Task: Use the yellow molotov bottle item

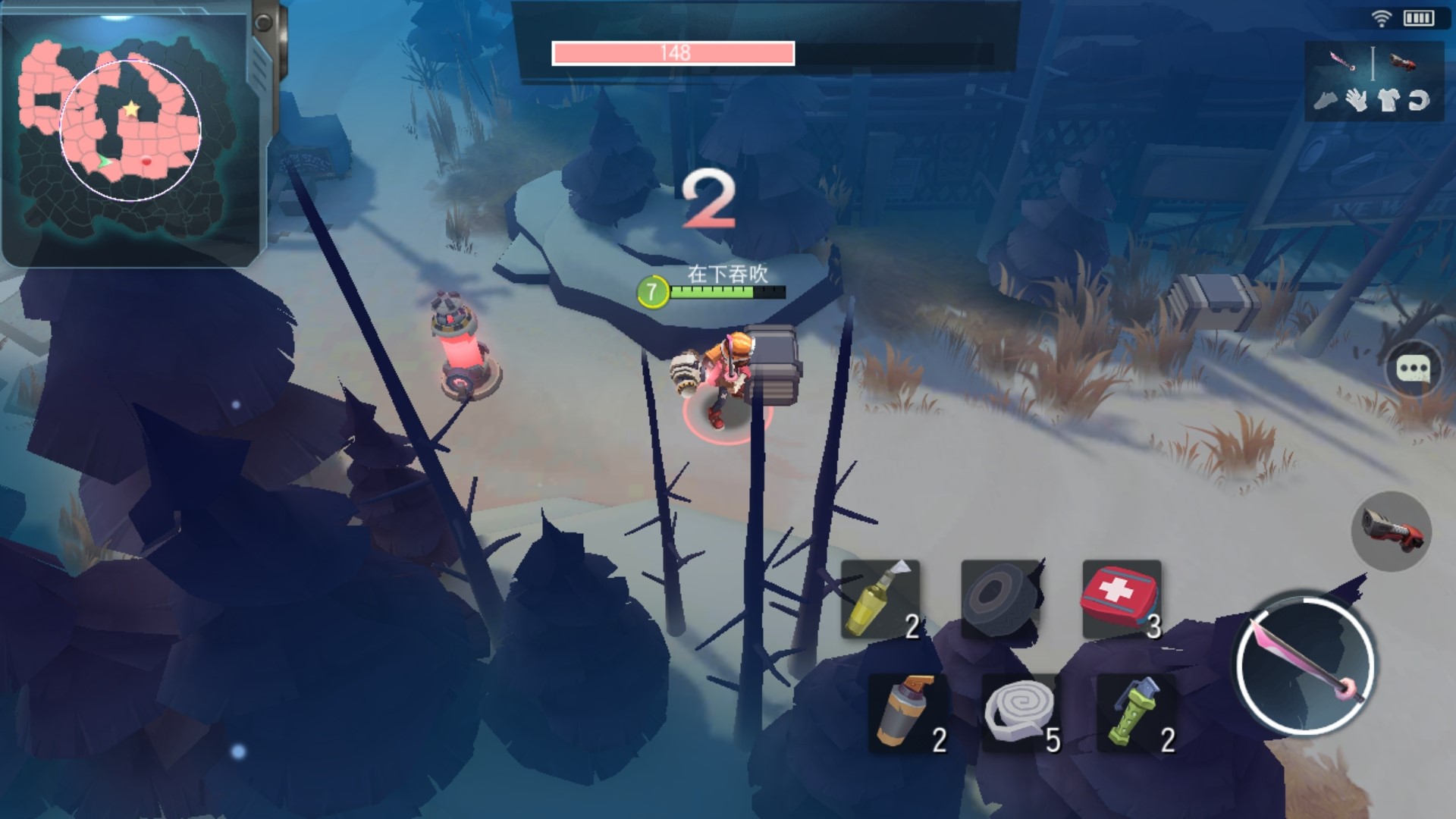Action: tap(880, 599)
